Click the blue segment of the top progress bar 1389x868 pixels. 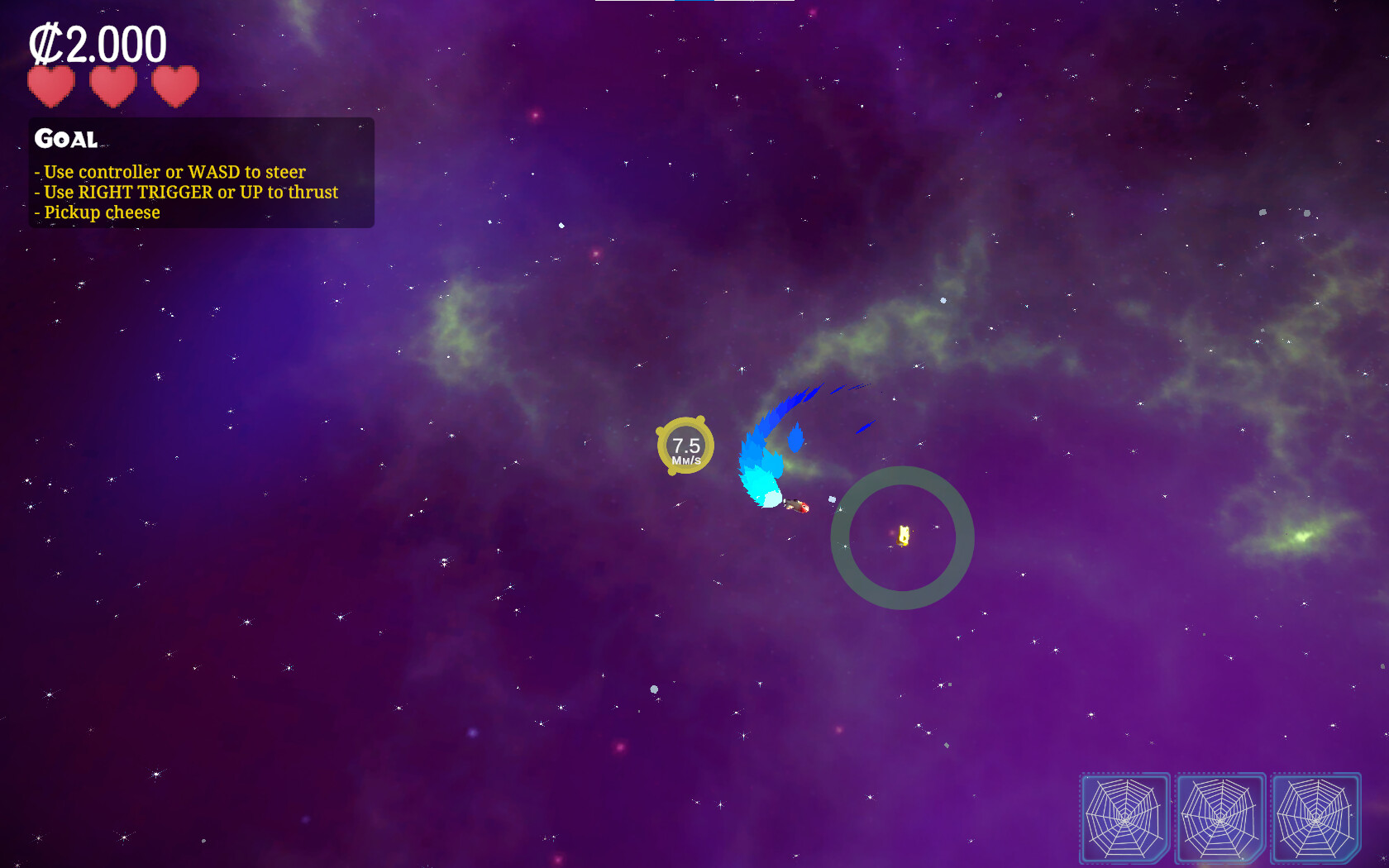pyautogui.click(x=694, y=2)
